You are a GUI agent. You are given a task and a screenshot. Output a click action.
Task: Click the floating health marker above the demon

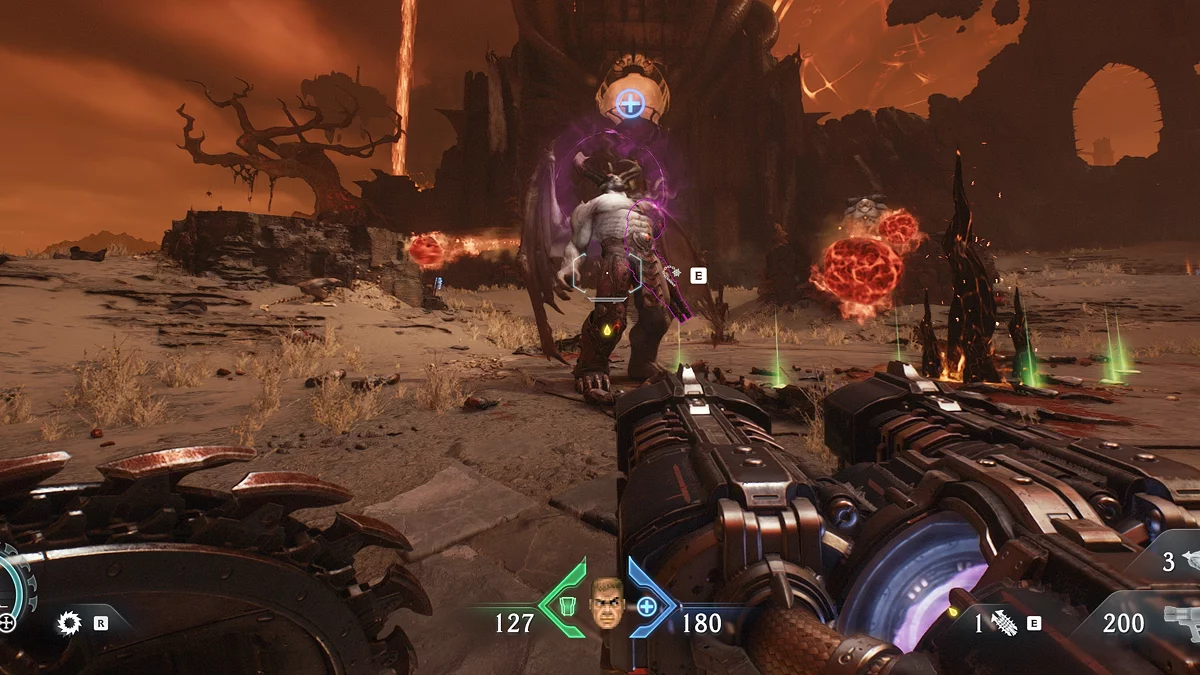click(629, 101)
